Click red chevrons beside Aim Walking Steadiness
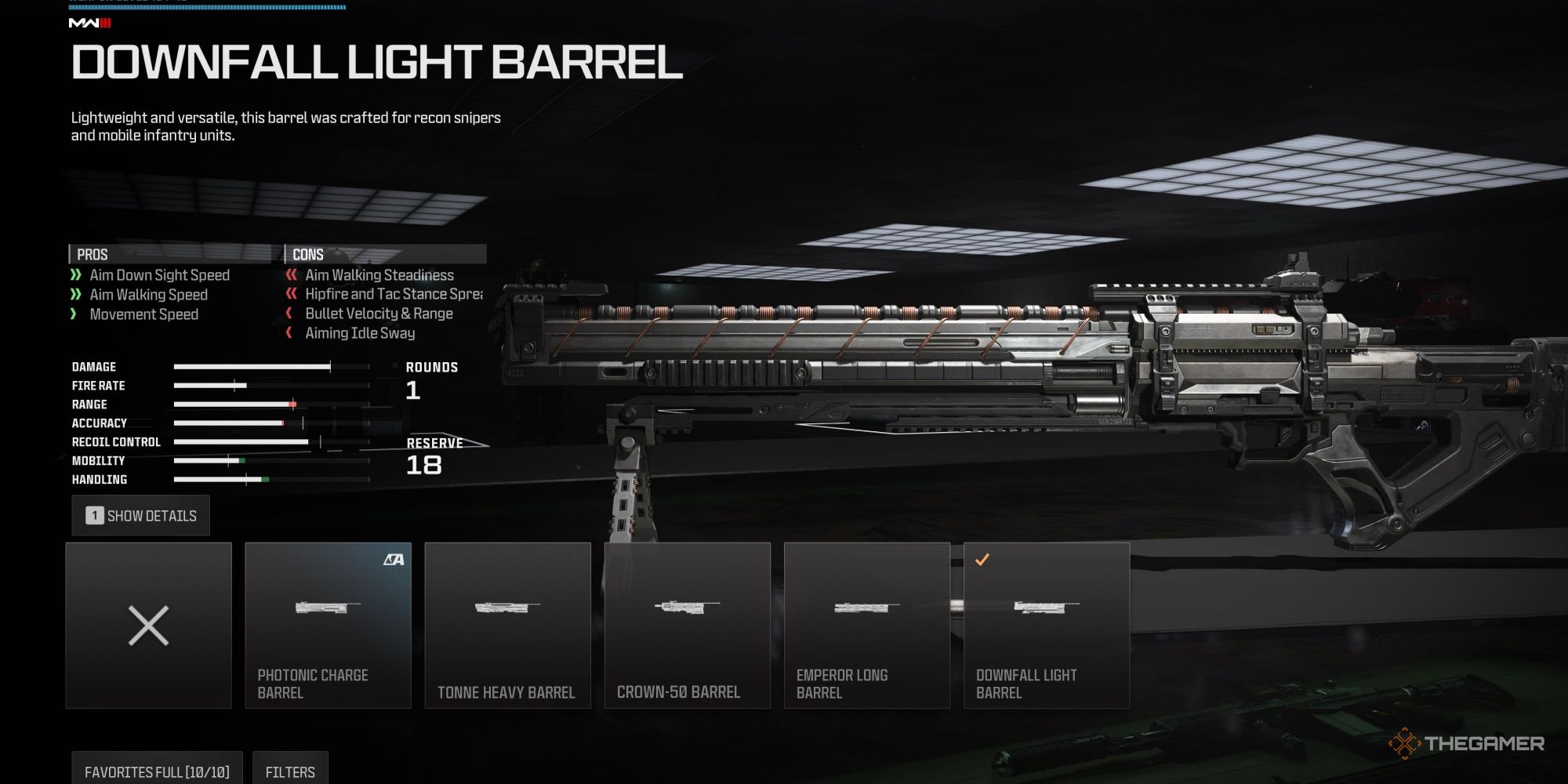Viewport: 1568px width, 784px height. coord(291,275)
